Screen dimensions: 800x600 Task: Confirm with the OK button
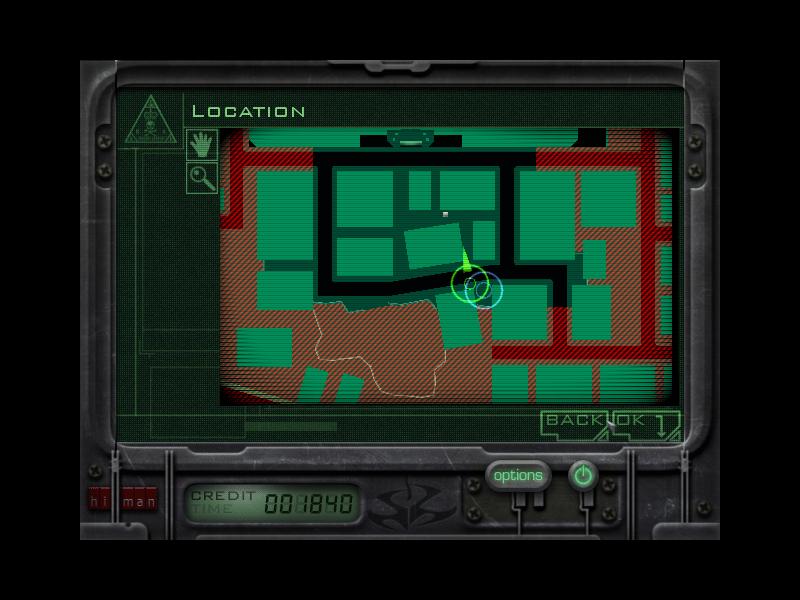631,421
